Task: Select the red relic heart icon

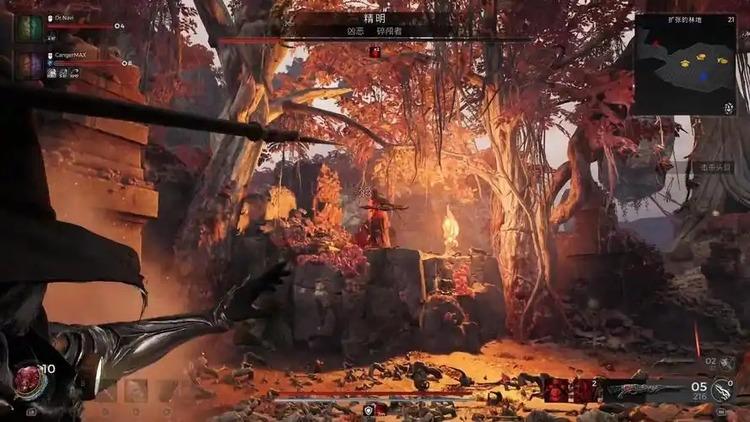Action: 28,378
